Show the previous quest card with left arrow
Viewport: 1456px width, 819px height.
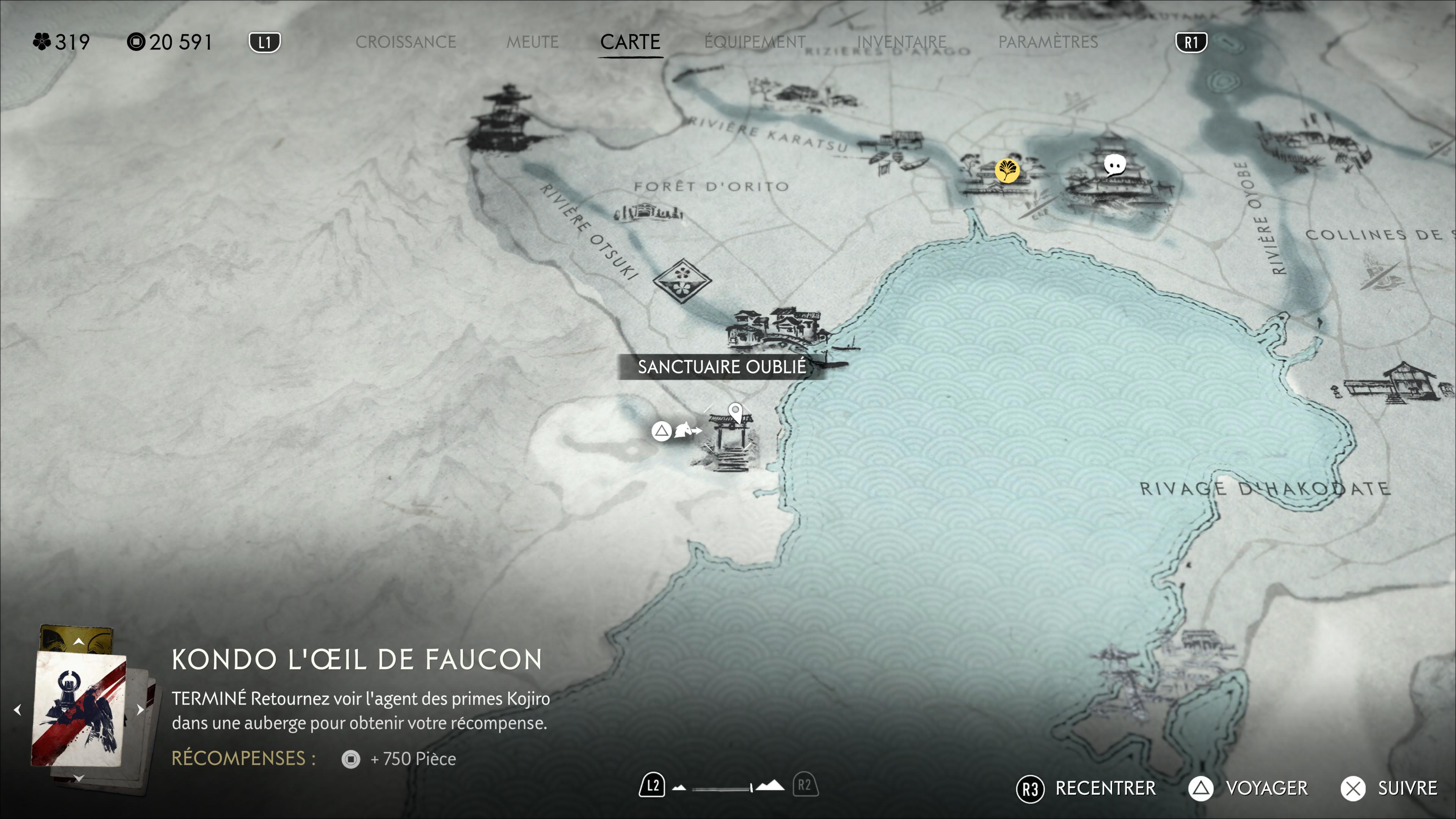[17, 710]
